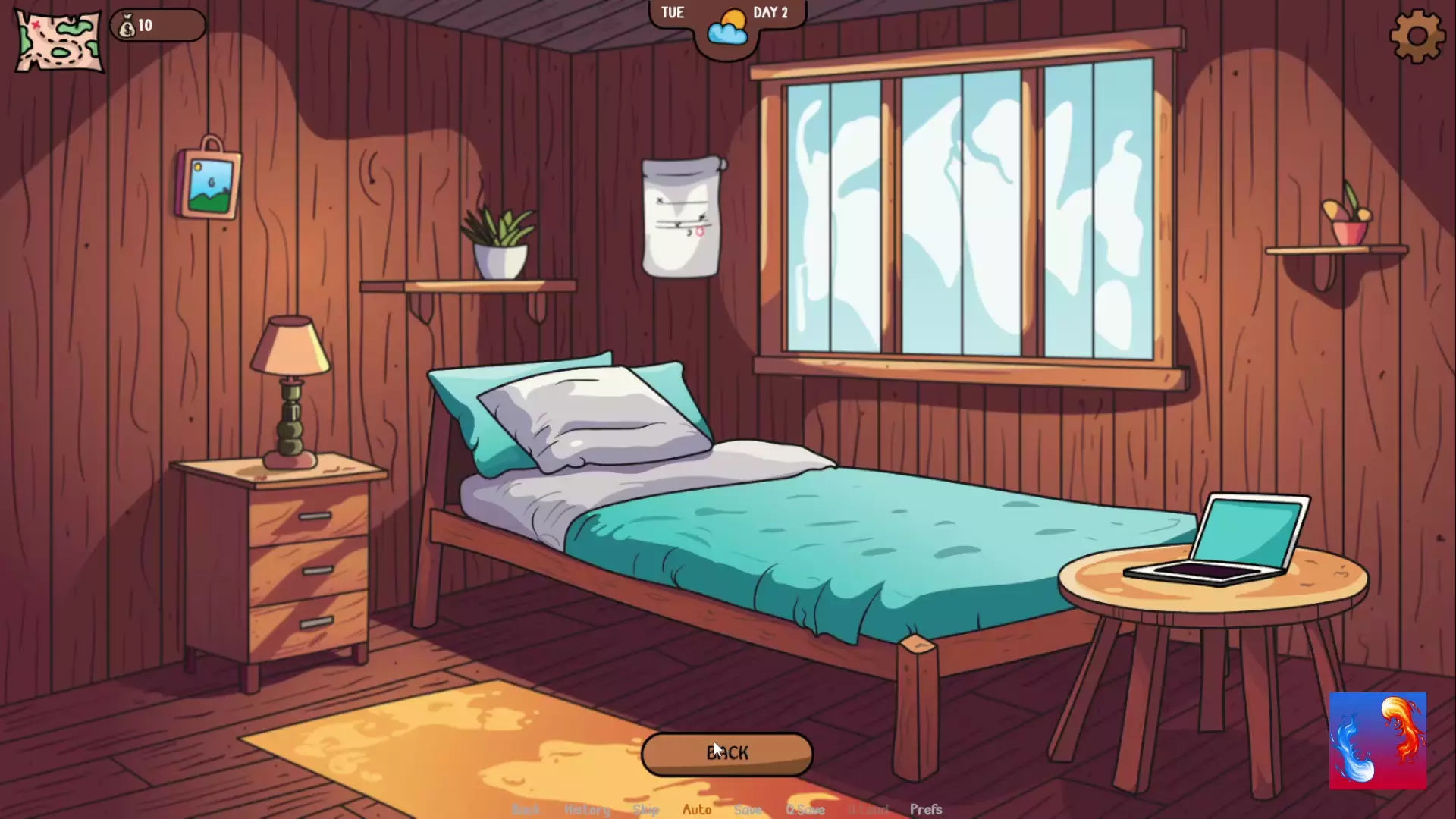Open the island map icon
The image size is (1456, 819).
pyautogui.click(x=59, y=42)
